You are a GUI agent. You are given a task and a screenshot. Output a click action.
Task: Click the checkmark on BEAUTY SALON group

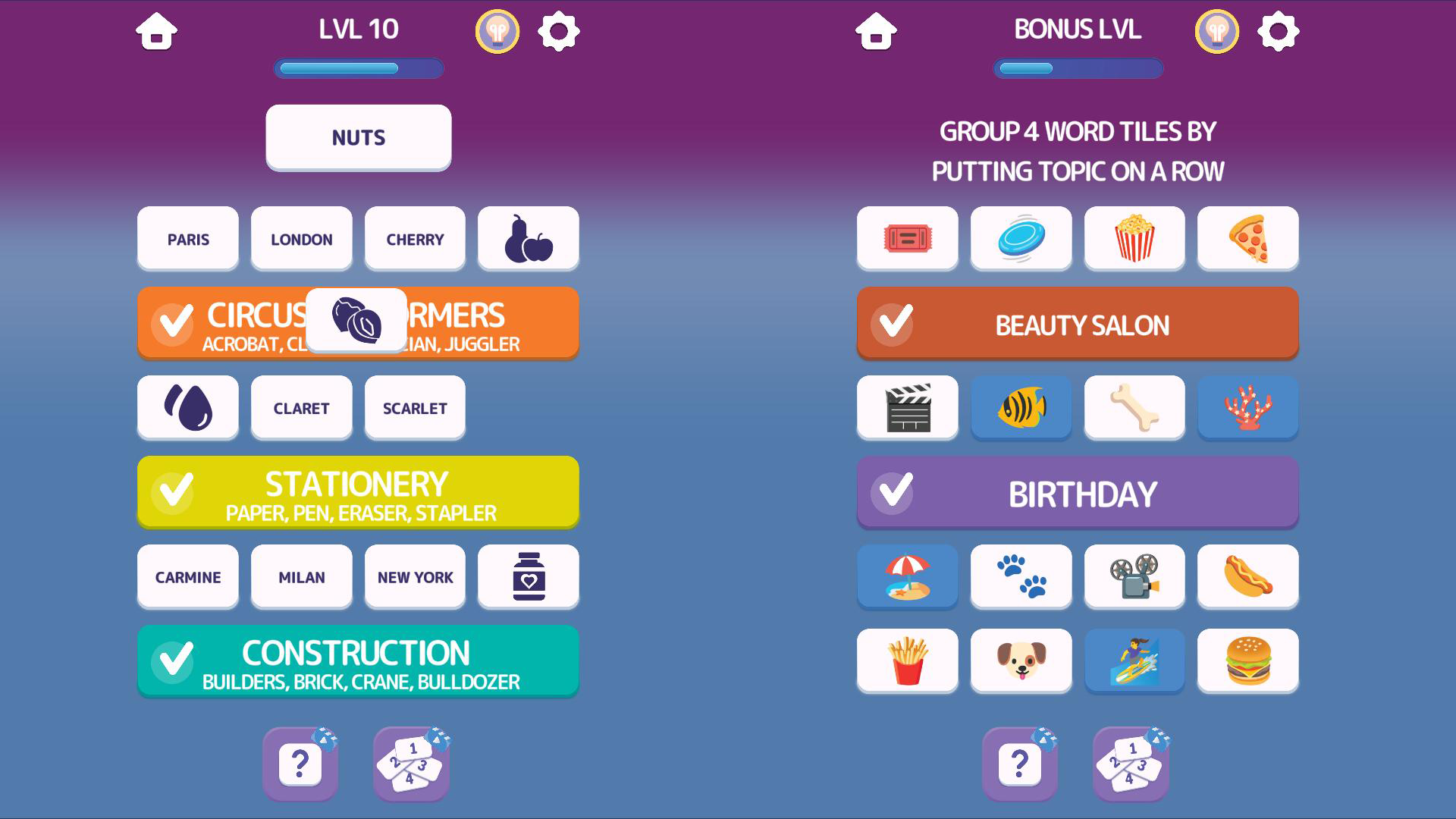(893, 323)
